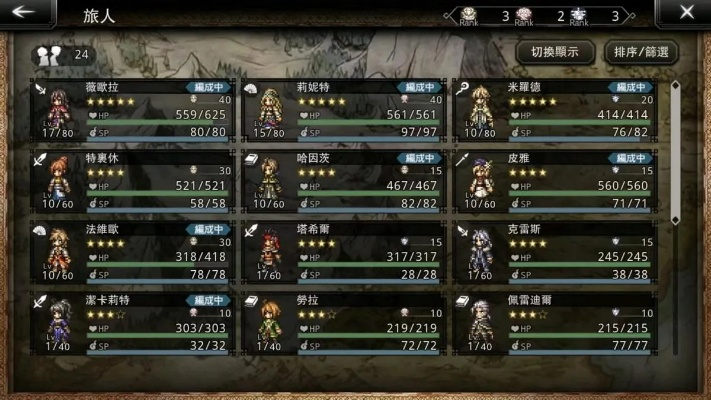Select traveler 薇歌拉 from the list

(136, 111)
